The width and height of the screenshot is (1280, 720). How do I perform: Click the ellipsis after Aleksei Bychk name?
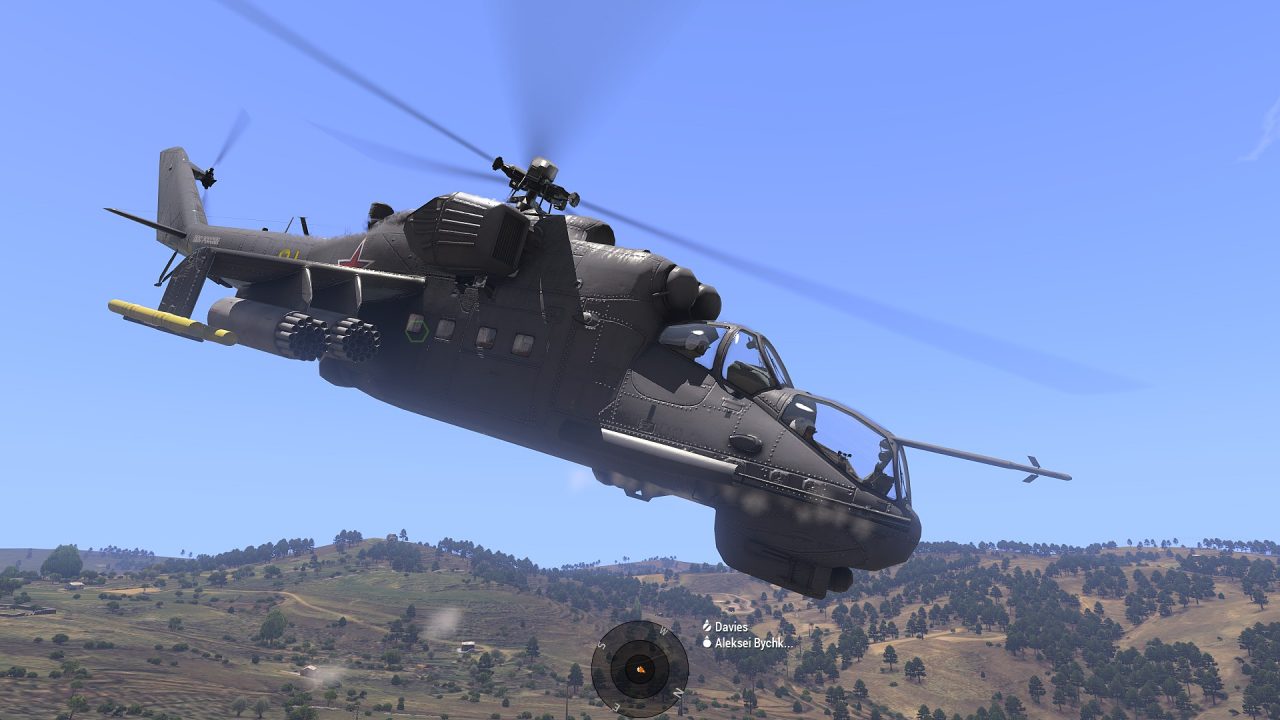pyautogui.click(x=789, y=645)
